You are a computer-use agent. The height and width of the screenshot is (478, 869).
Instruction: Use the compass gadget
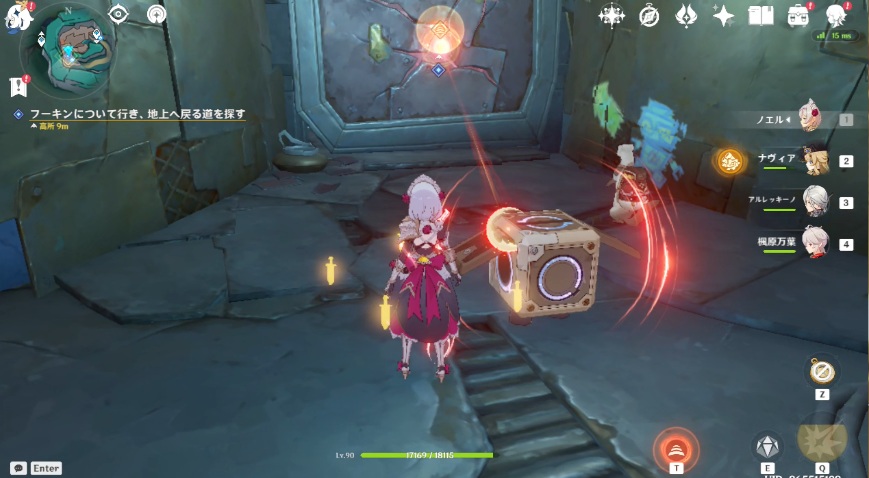822,373
